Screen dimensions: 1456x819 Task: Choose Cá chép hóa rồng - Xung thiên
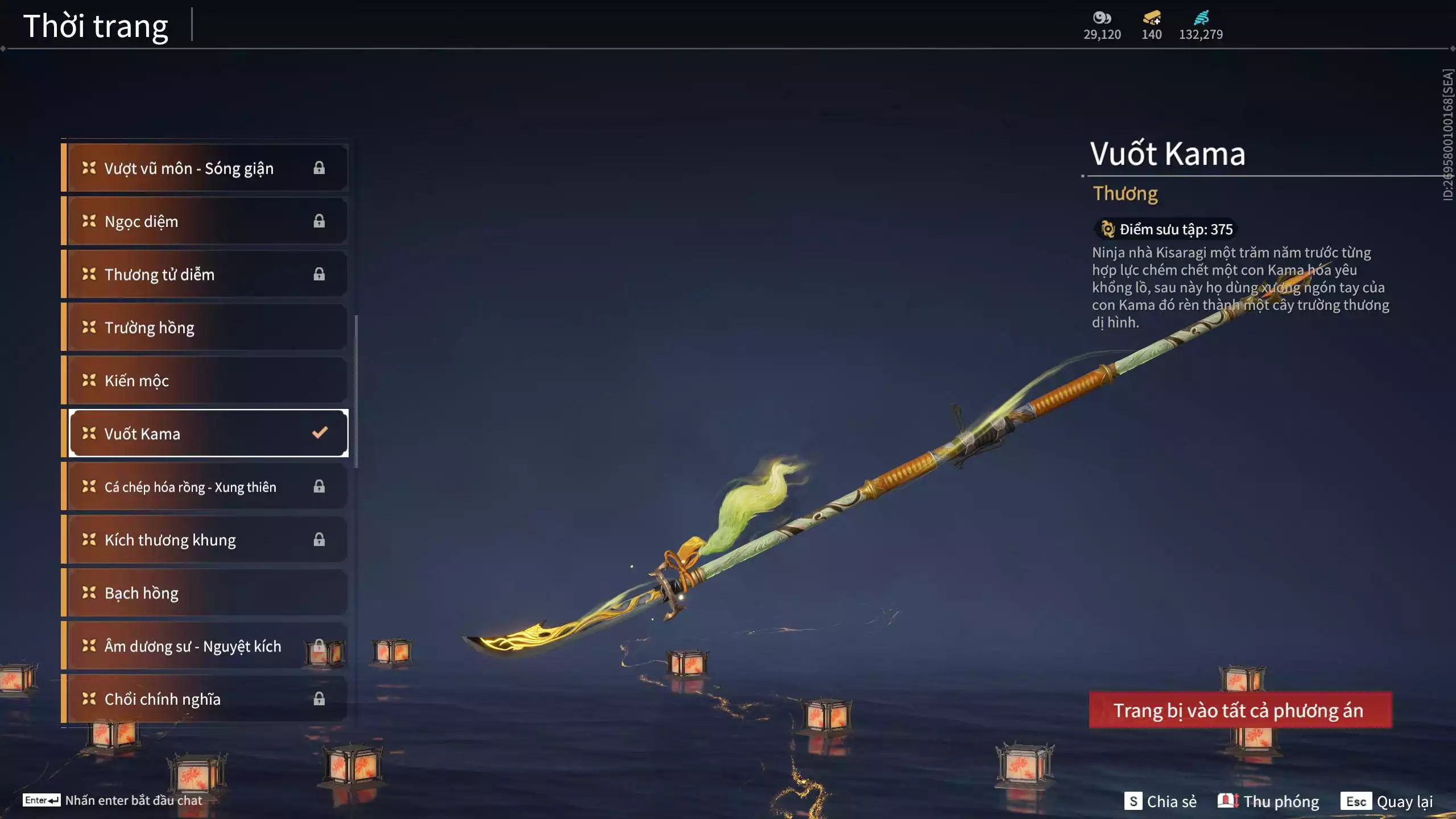pos(205,487)
